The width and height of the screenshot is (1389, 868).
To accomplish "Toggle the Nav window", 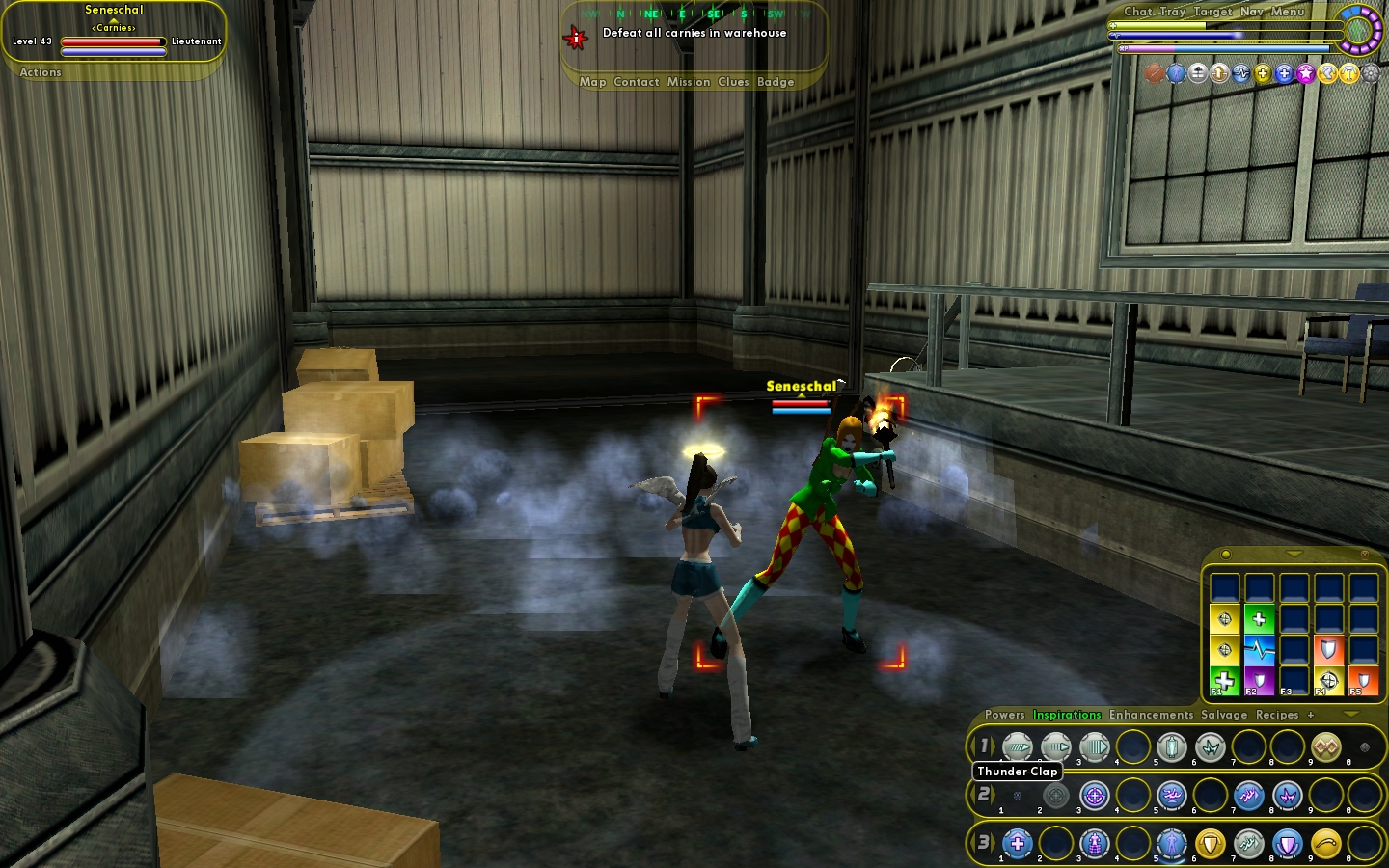I will pyautogui.click(x=1251, y=12).
